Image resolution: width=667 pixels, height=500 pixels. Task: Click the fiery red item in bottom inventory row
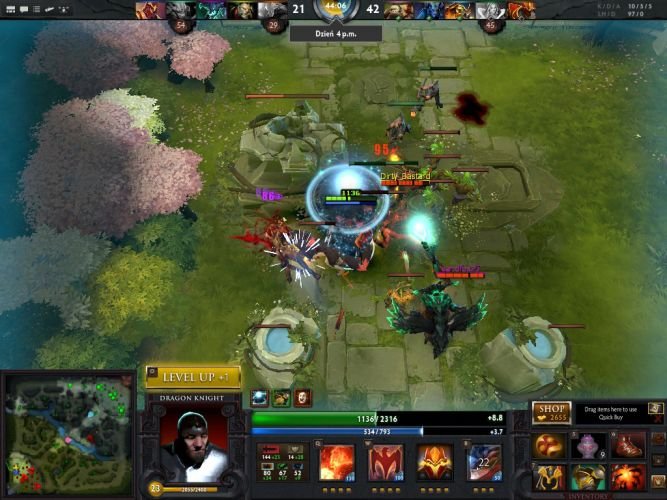coord(627,477)
